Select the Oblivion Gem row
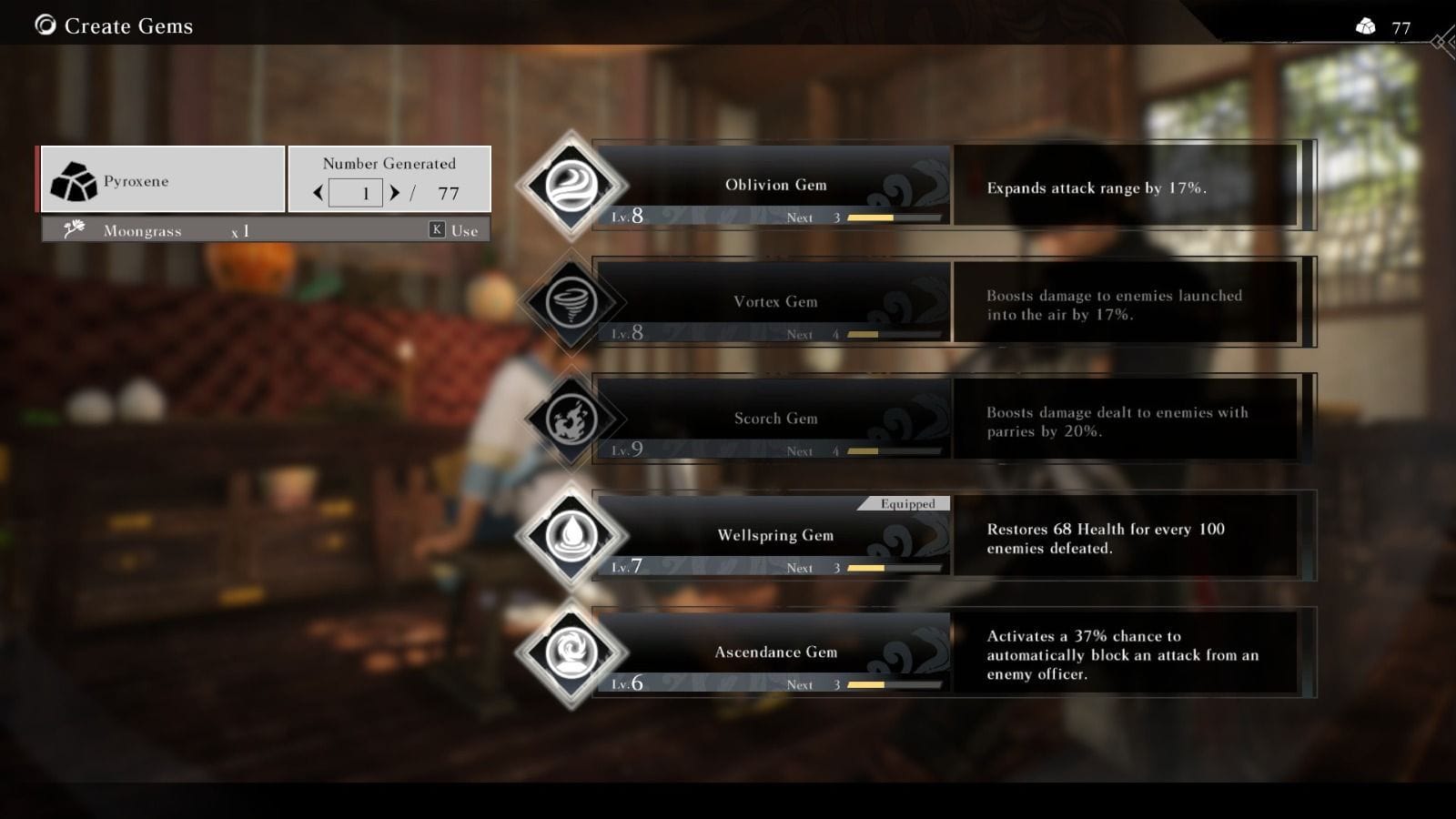 click(x=773, y=185)
